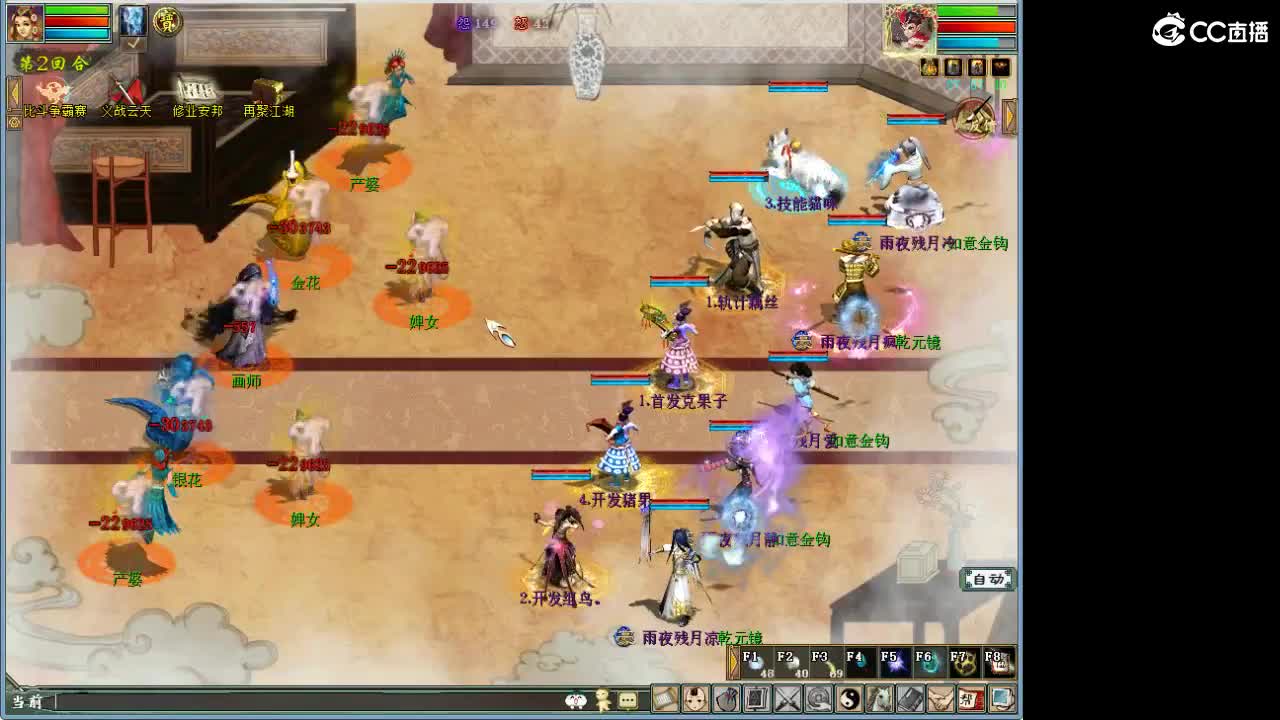The image size is (1280, 720).
Task: Open the mount panel via horse head icon
Action: pos(879,698)
